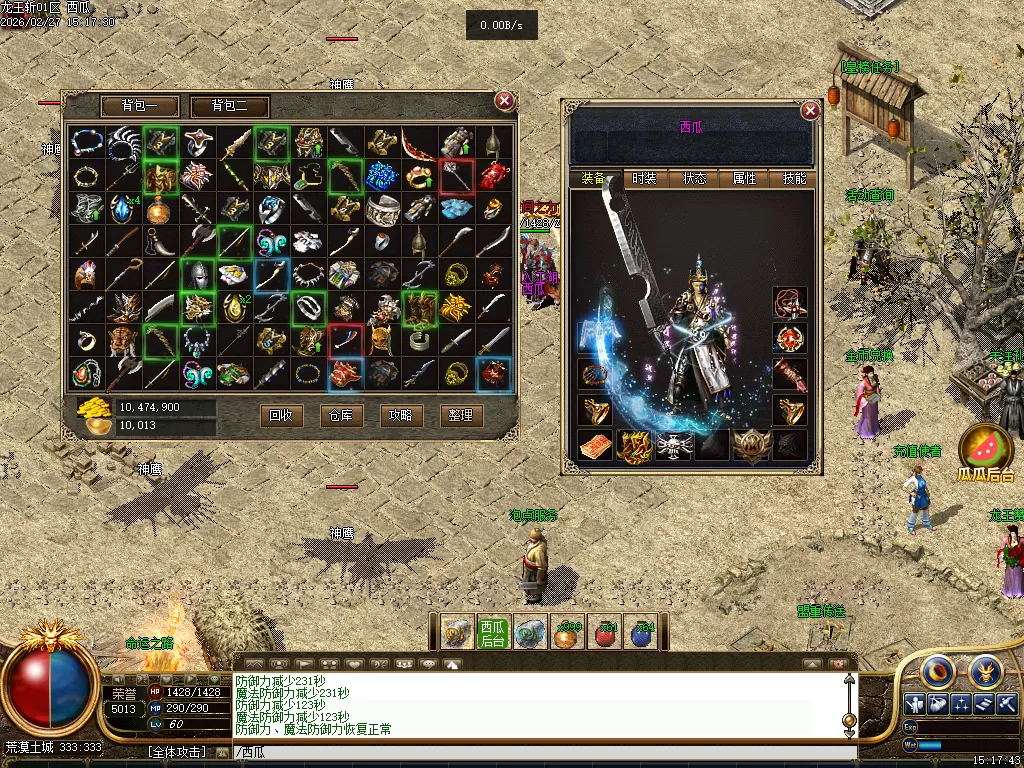Click the equipped red book slot
This screenshot has width=1024, height=768.
coord(594,445)
